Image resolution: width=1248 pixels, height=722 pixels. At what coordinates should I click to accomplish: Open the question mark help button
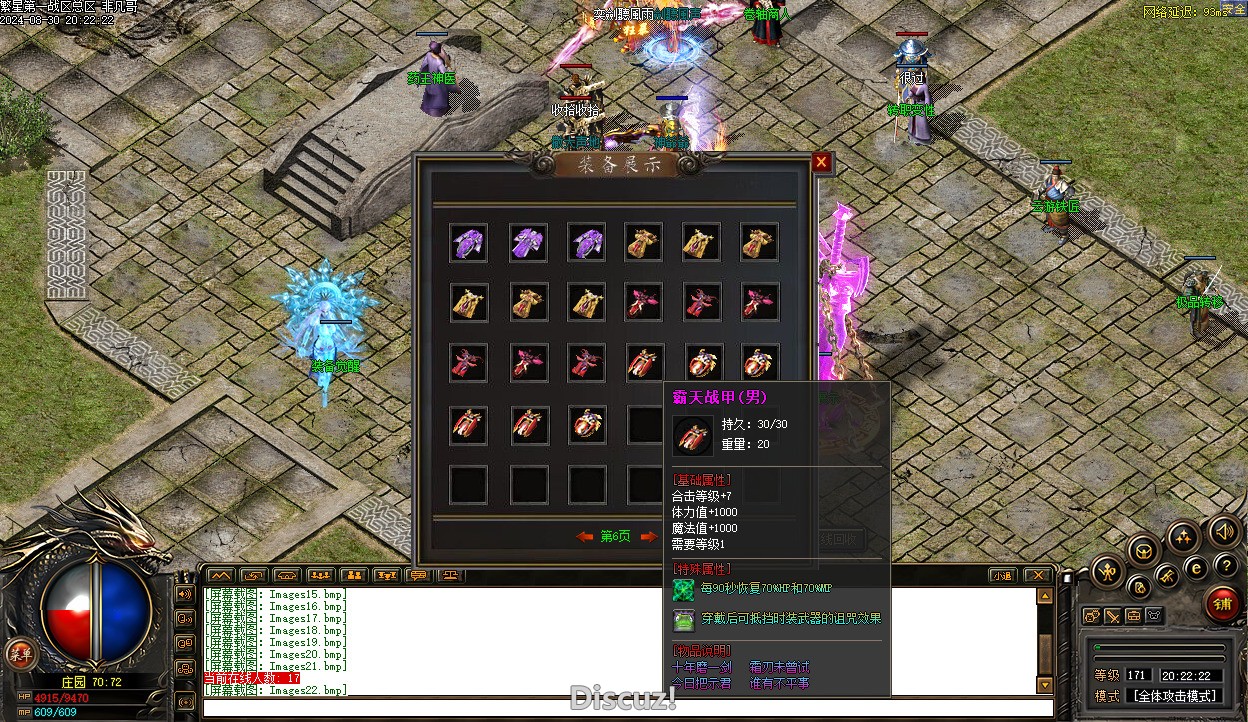coord(1226,566)
